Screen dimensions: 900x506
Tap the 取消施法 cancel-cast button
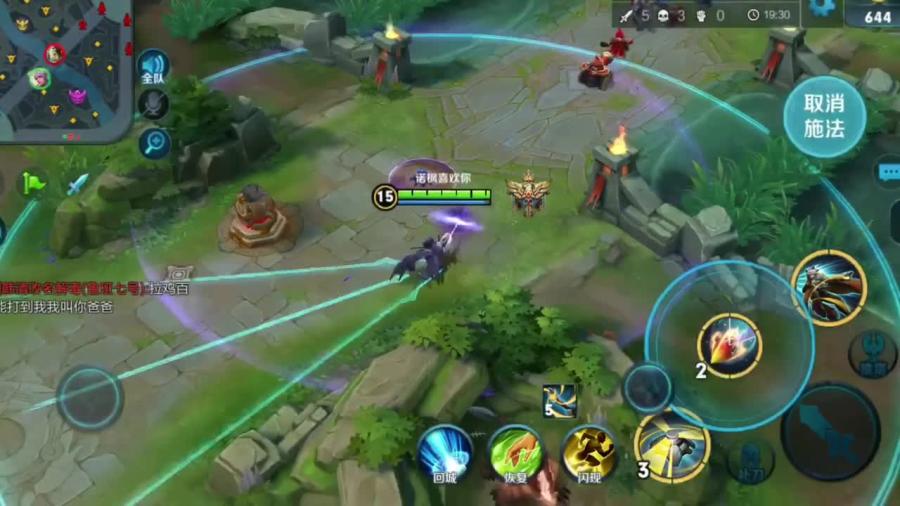pos(824,117)
